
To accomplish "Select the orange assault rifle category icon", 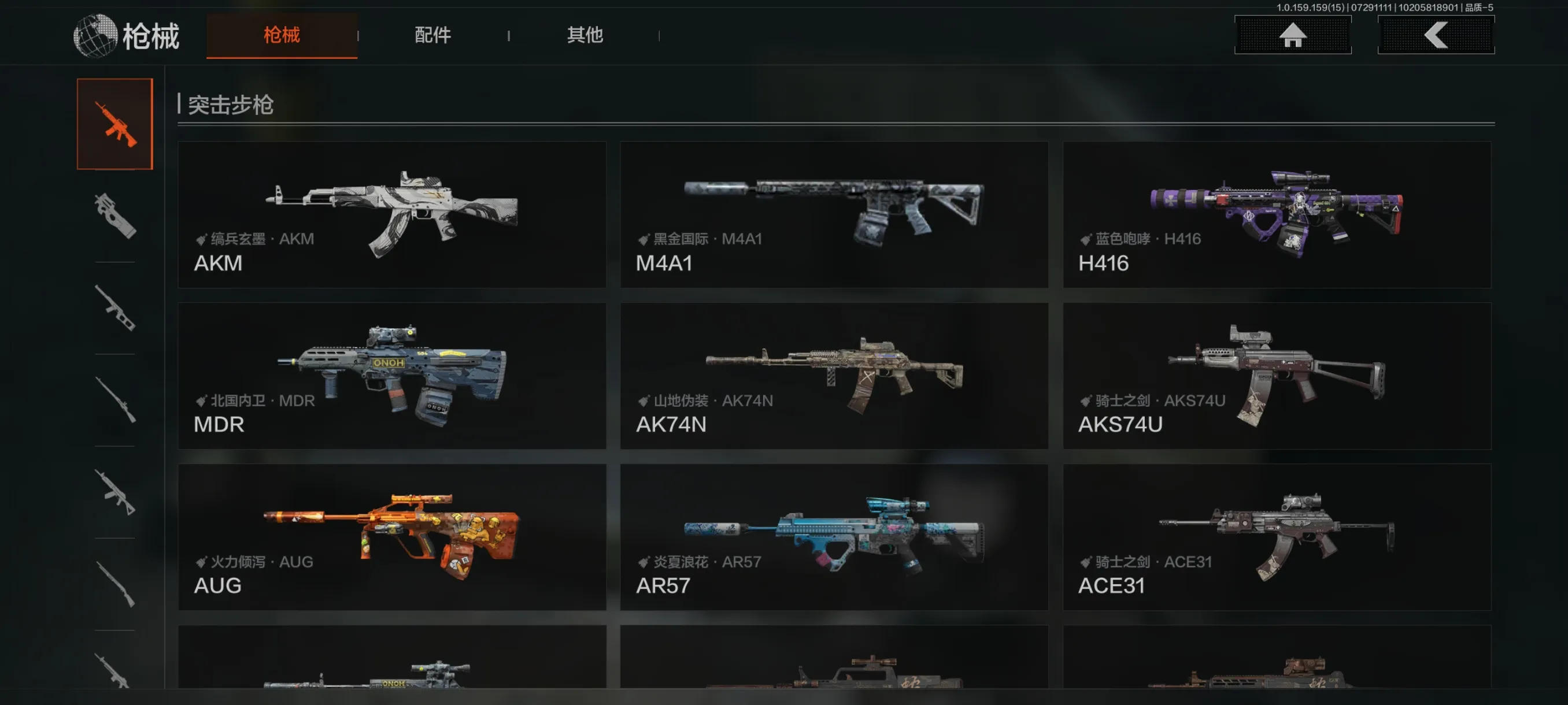I will [114, 124].
